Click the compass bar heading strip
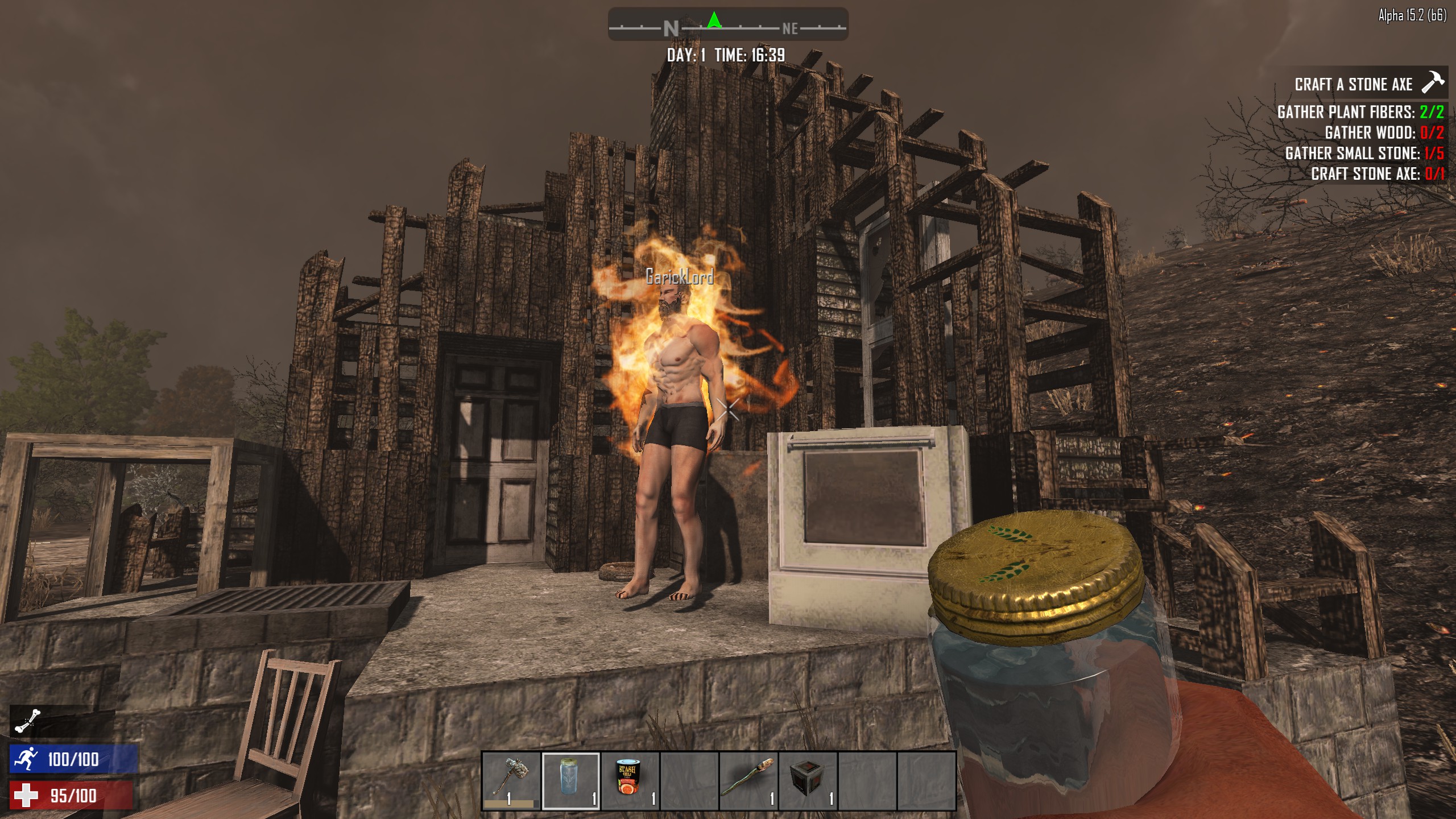This screenshot has width=1456, height=819. click(x=728, y=24)
